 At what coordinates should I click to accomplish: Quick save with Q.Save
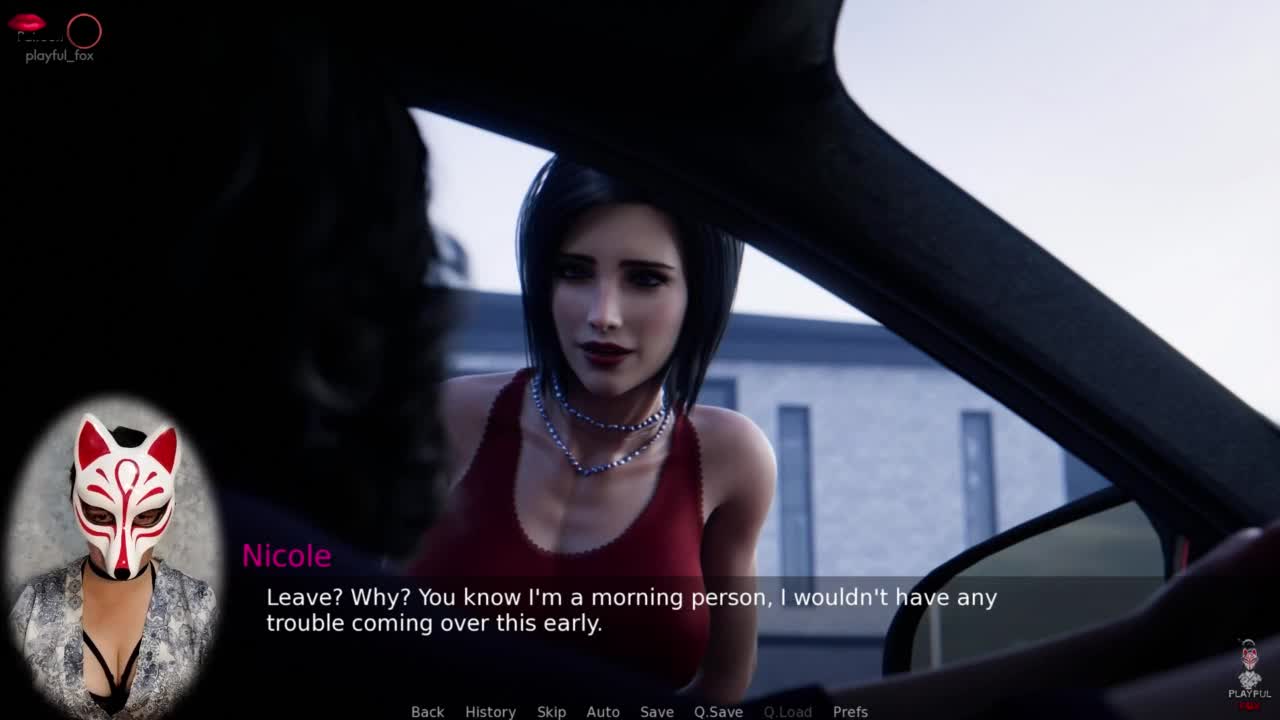(718, 711)
